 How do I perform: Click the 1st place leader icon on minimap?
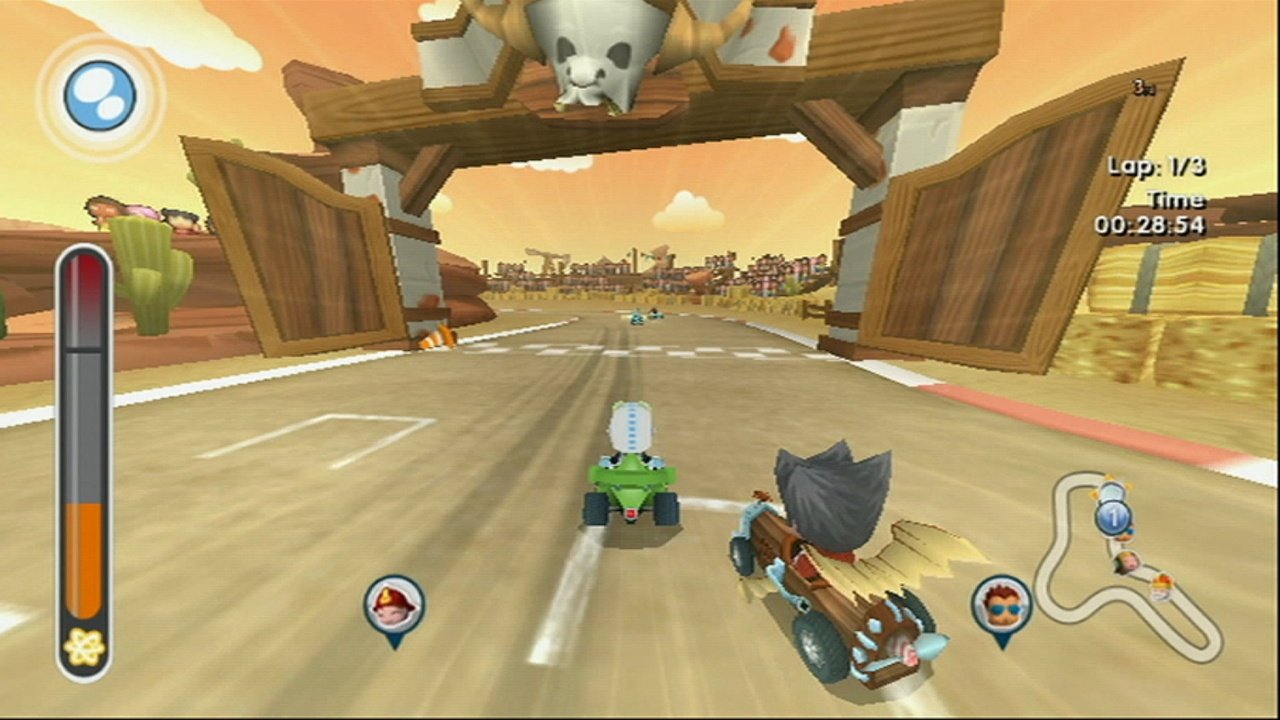[1112, 516]
